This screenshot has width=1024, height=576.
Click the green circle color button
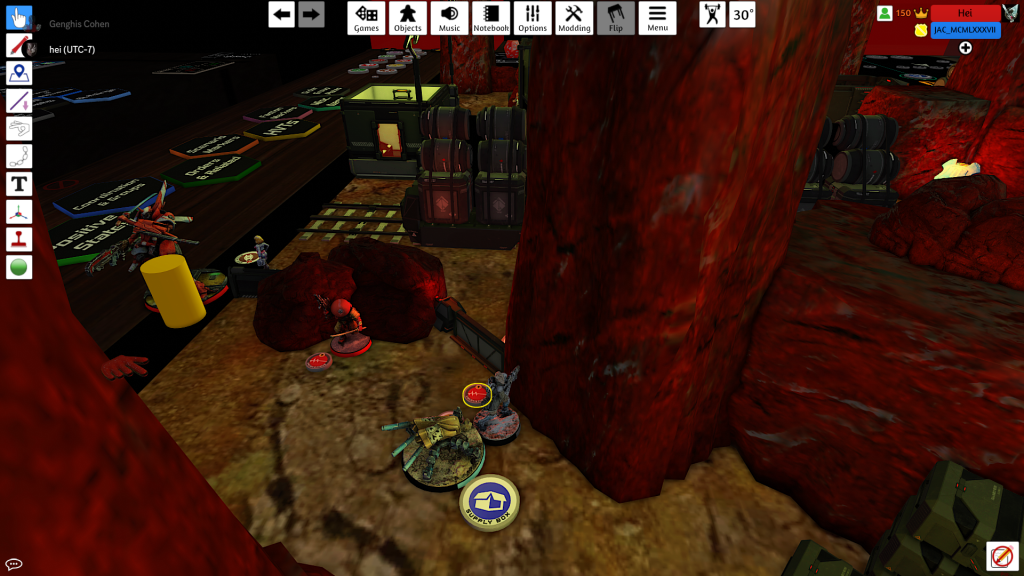[x=19, y=267]
